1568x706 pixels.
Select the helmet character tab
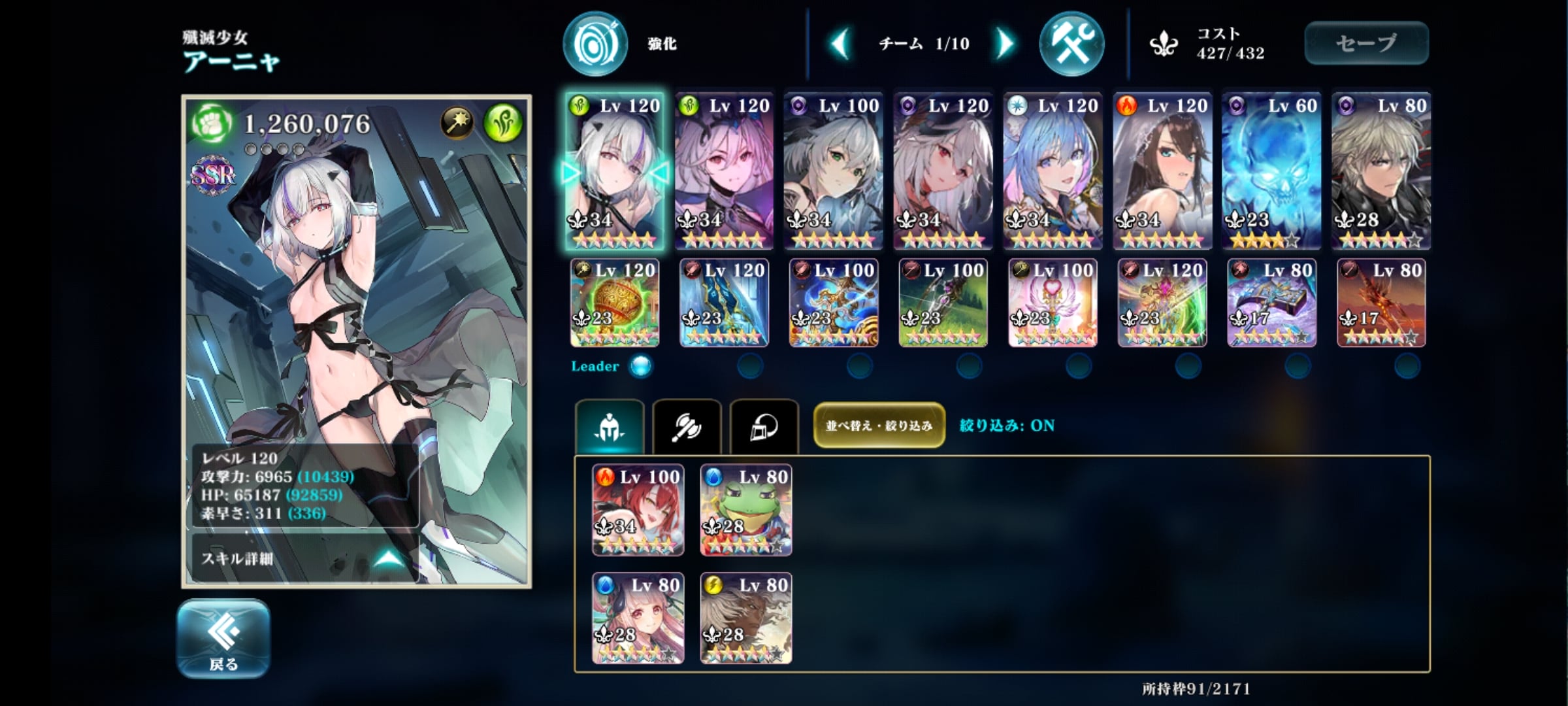pyautogui.click(x=610, y=427)
